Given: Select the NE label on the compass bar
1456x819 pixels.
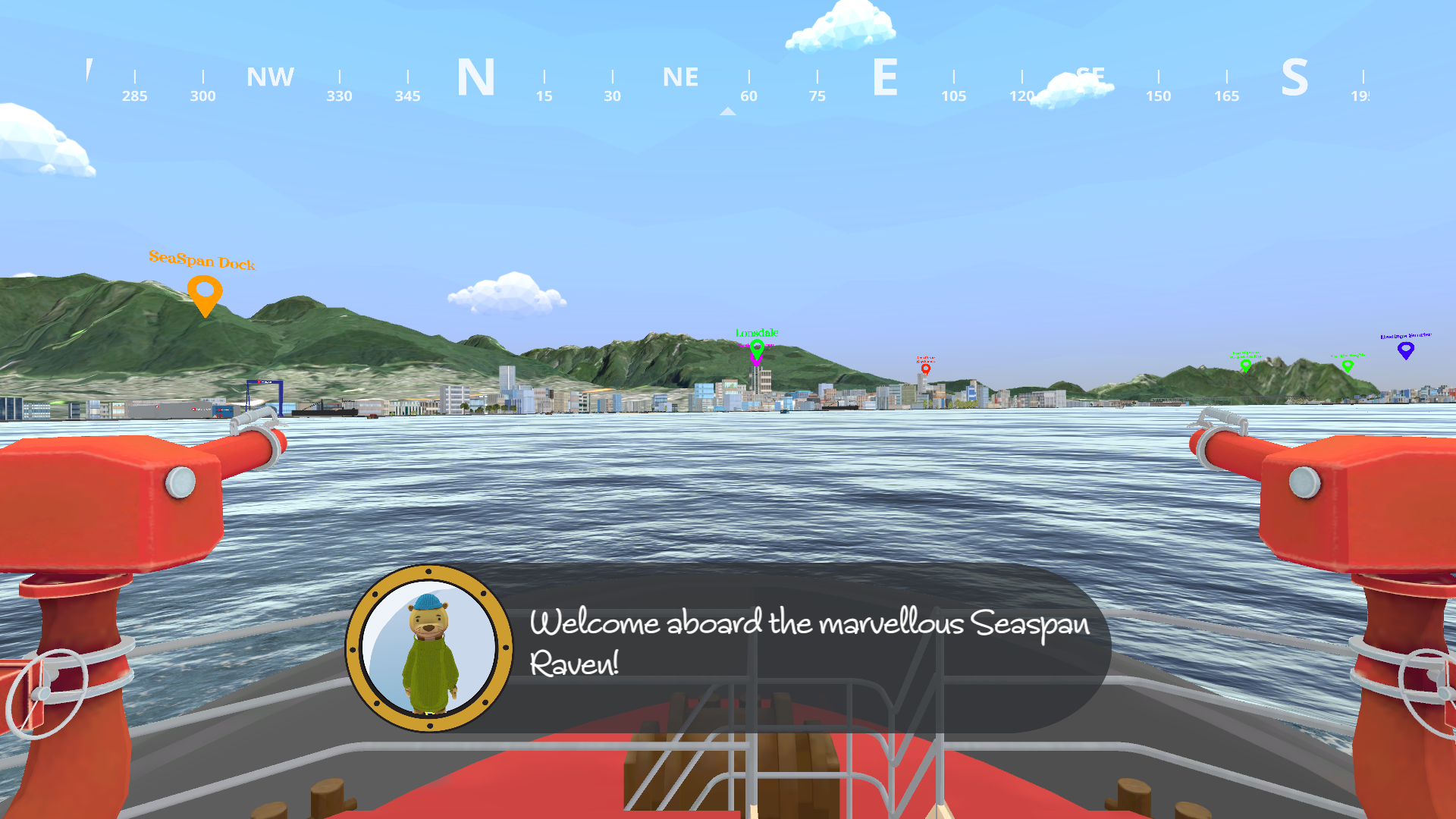Looking at the screenshot, I should [x=680, y=77].
